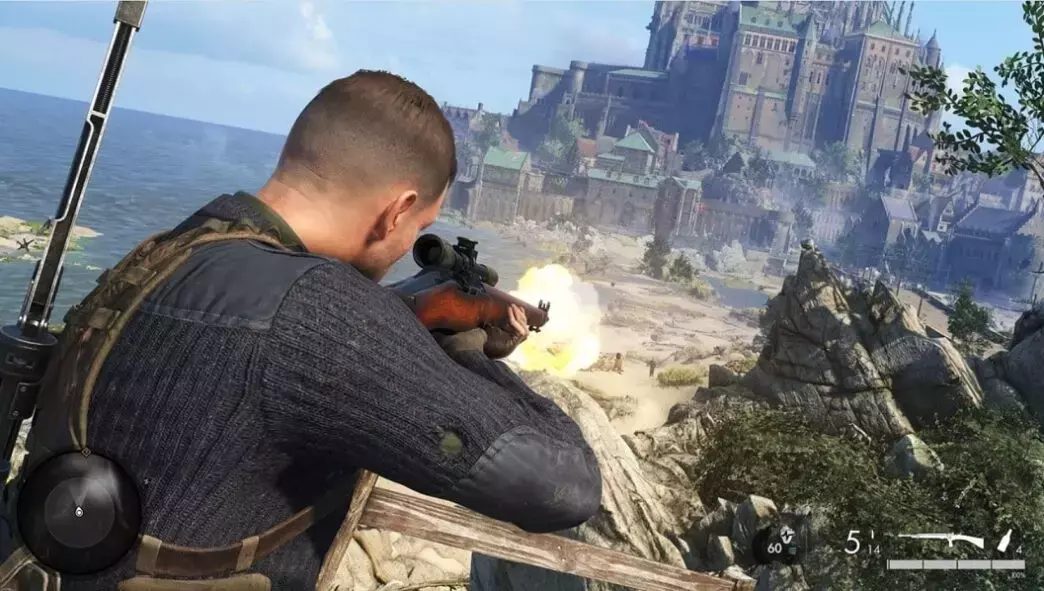The height and width of the screenshot is (591, 1044).
Task: Click the circular minimap radar
Action: click(x=79, y=511)
